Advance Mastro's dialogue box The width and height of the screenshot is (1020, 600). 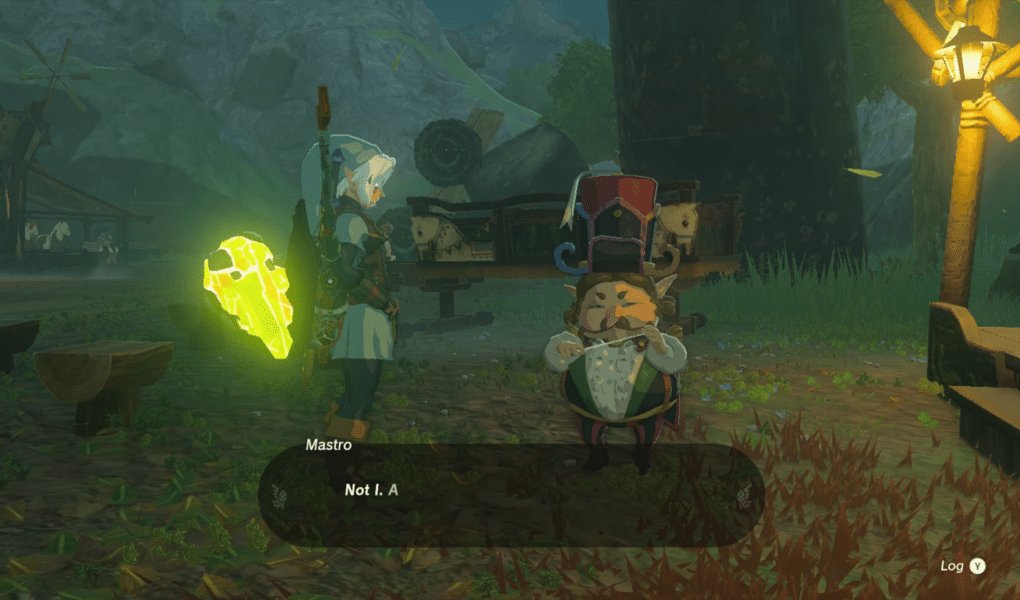[x=511, y=494]
